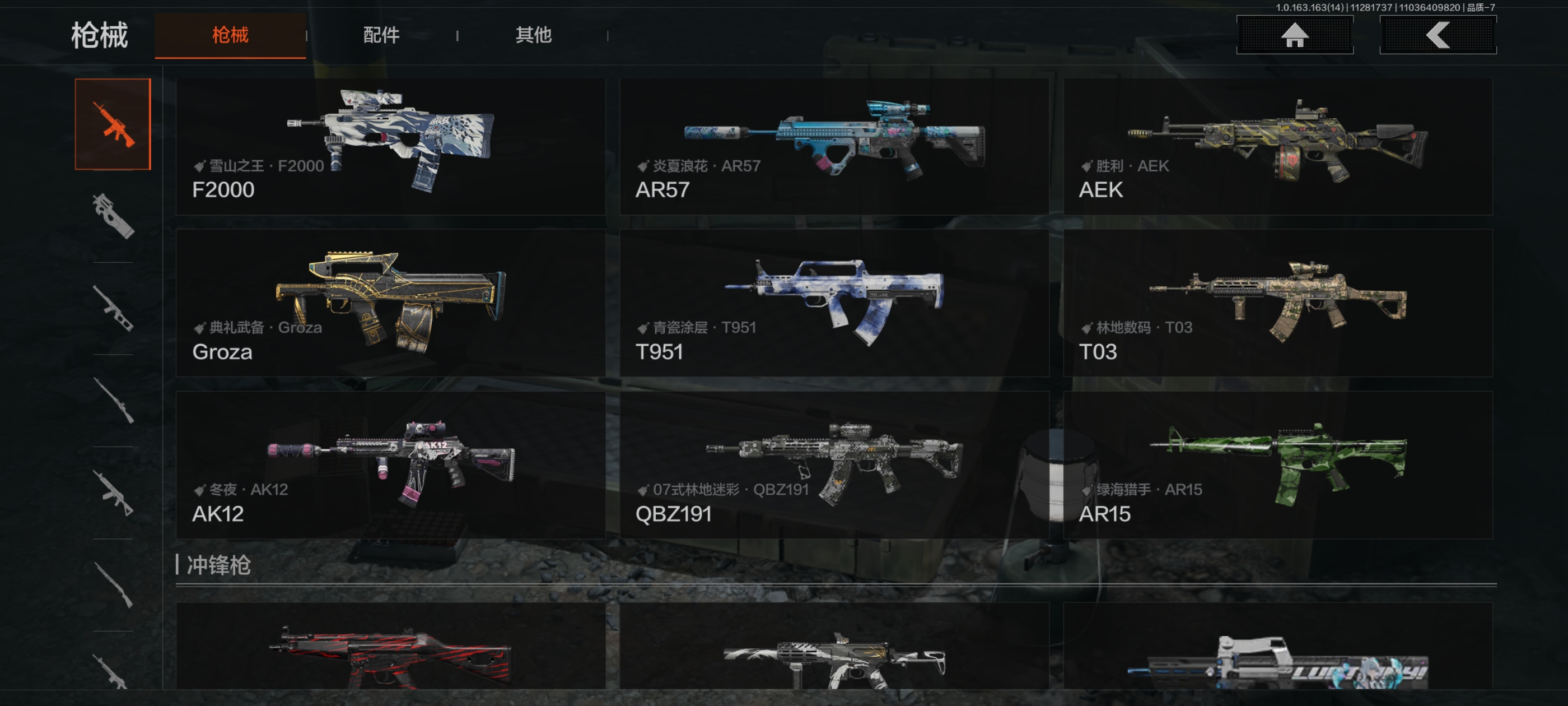The height and width of the screenshot is (706, 1568).
Task: Choose the T03 weapon card
Action: (1277, 303)
